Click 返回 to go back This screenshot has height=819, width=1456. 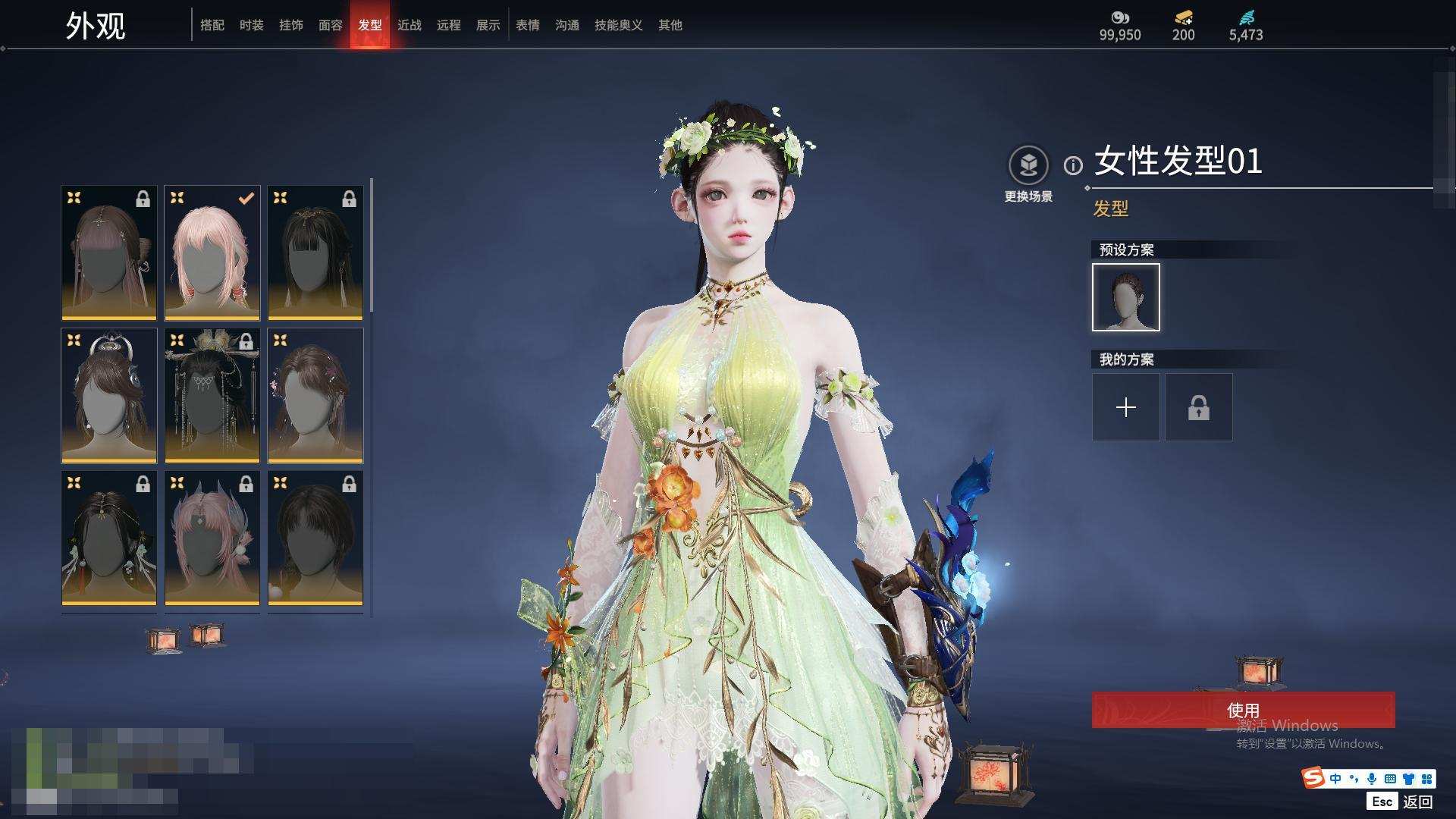pos(1417,801)
